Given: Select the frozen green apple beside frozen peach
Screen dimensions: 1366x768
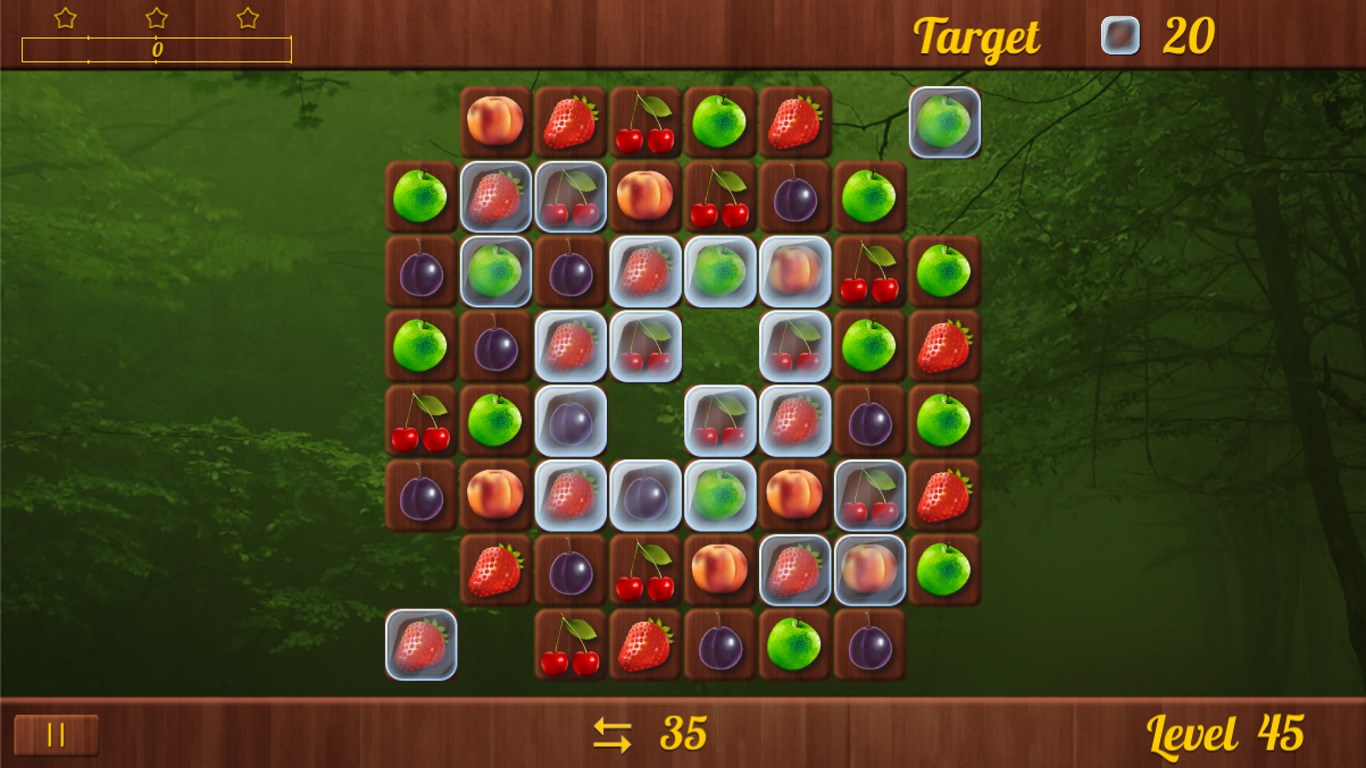Looking at the screenshot, I should (x=720, y=271).
